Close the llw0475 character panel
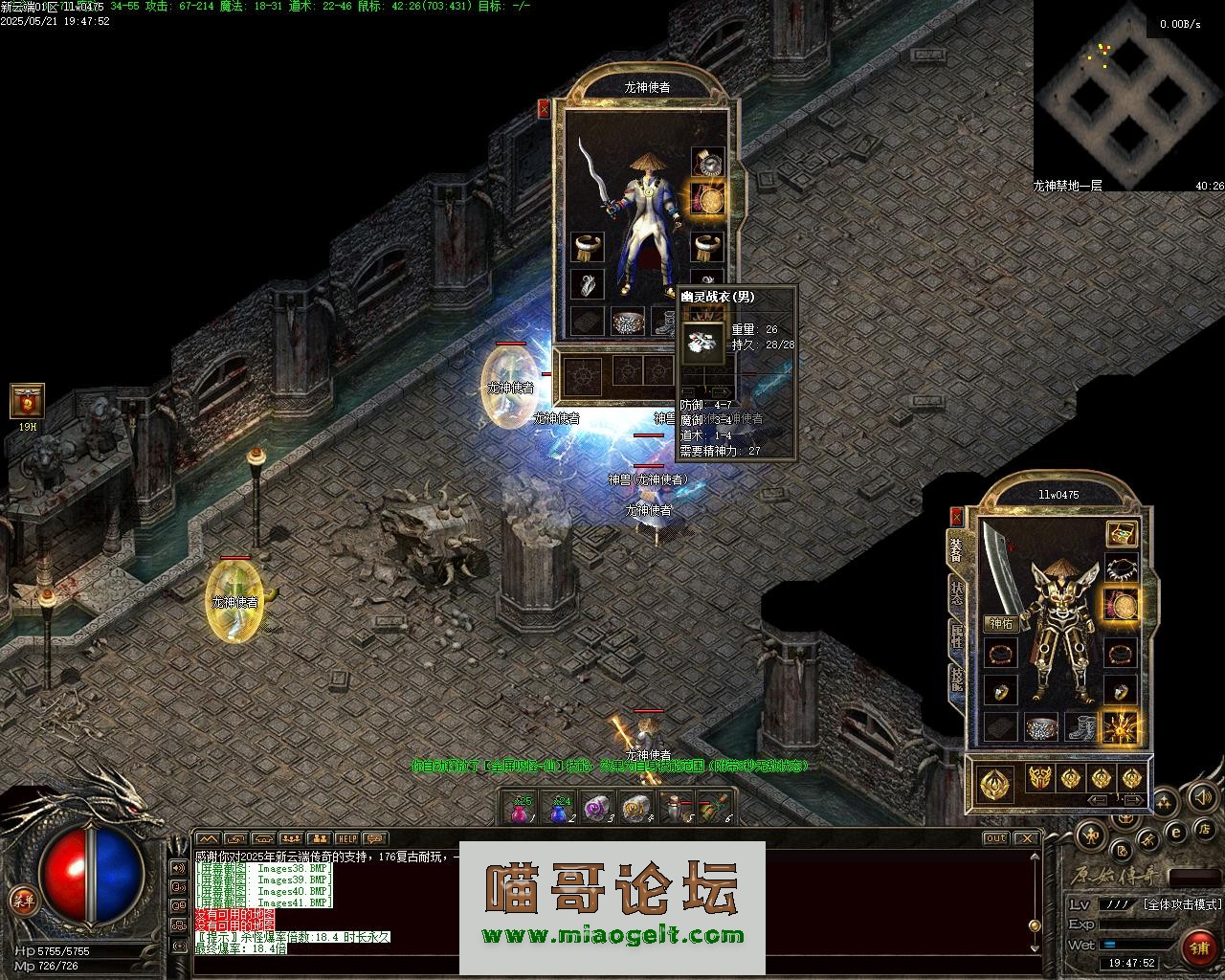 pyautogui.click(x=955, y=517)
